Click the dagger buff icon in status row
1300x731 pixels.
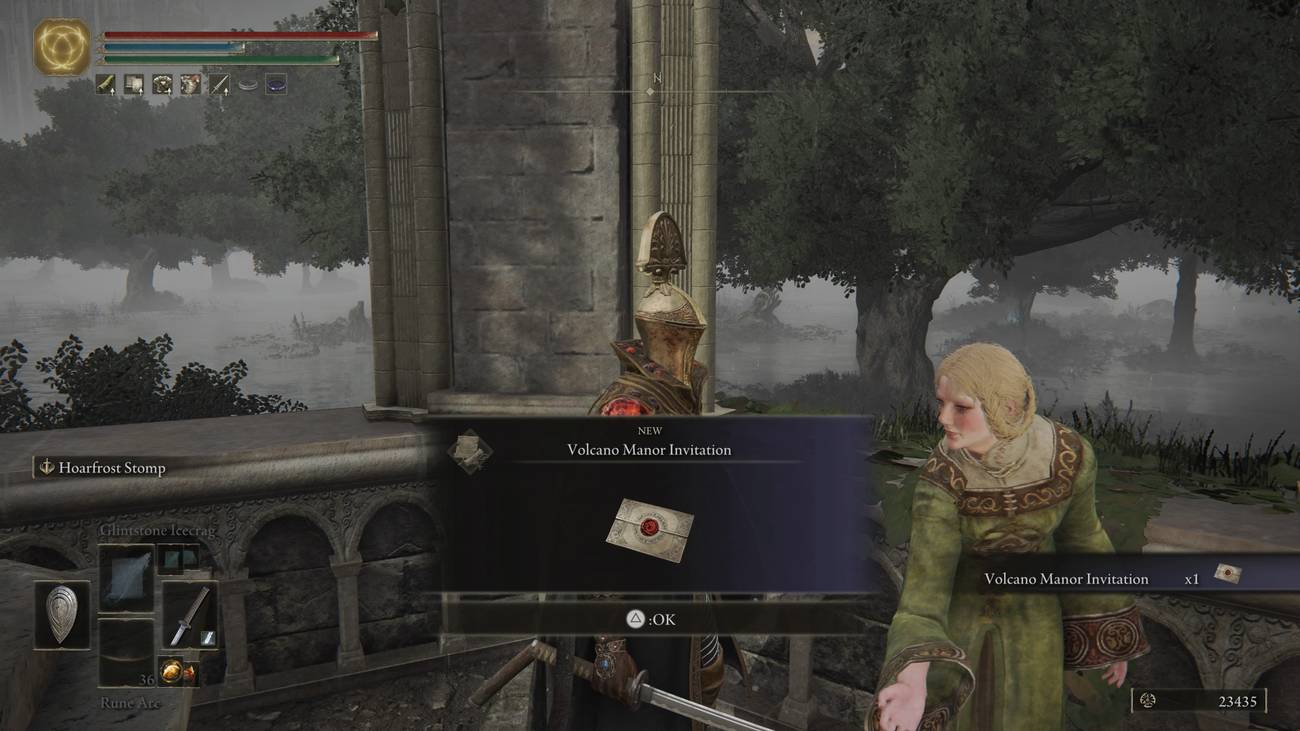point(218,83)
